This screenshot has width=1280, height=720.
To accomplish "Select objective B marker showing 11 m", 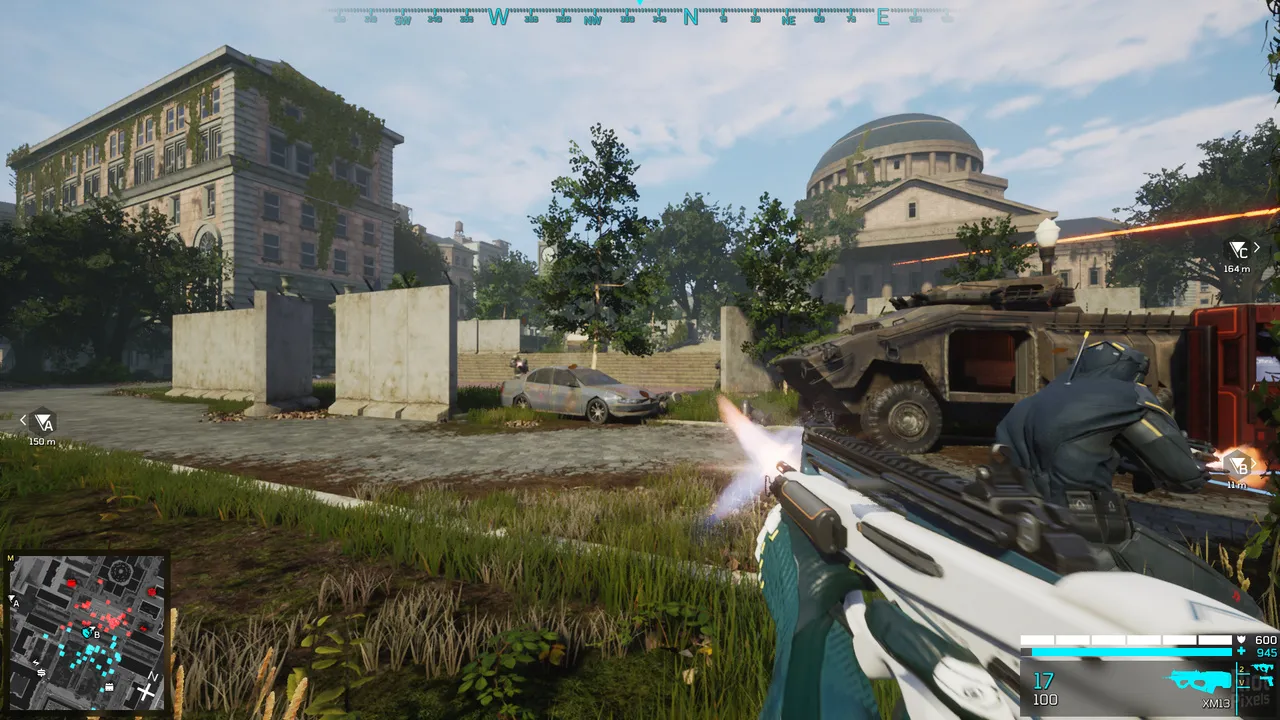I will pyautogui.click(x=1238, y=465).
